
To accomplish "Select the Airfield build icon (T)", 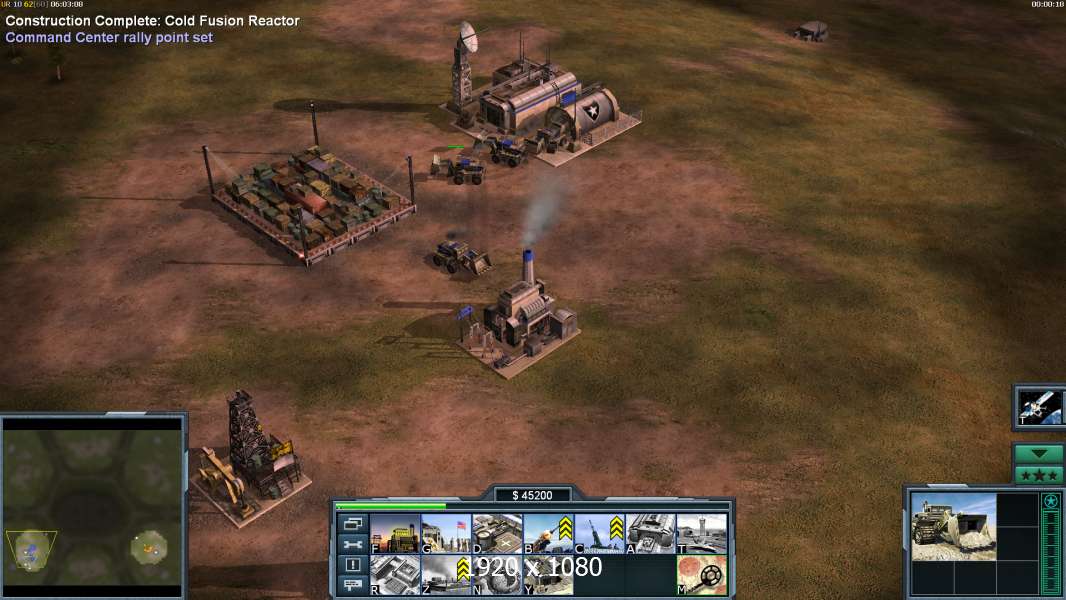I will pos(701,534).
